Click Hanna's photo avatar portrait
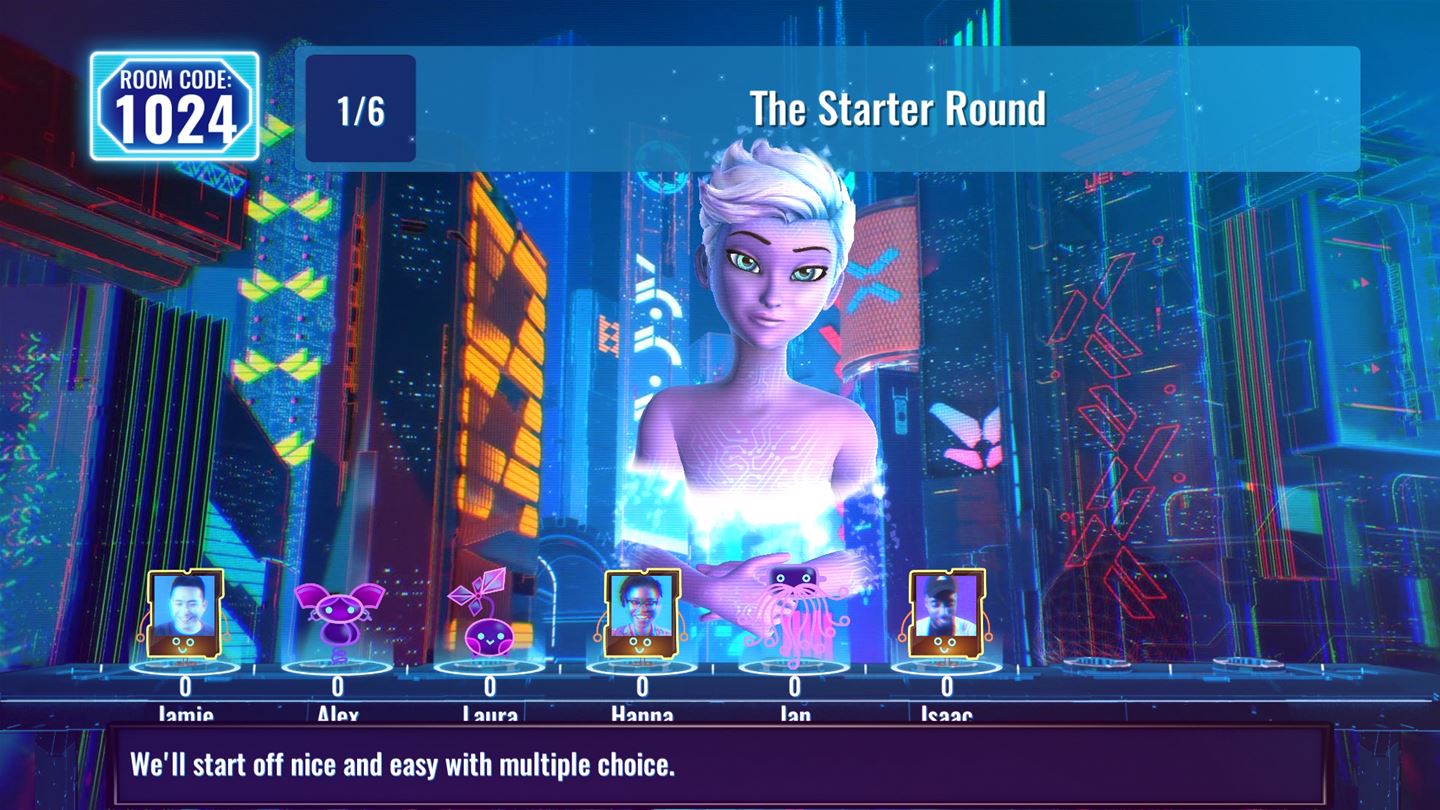Viewport: 1440px width, 810px height. click(641, 612)
